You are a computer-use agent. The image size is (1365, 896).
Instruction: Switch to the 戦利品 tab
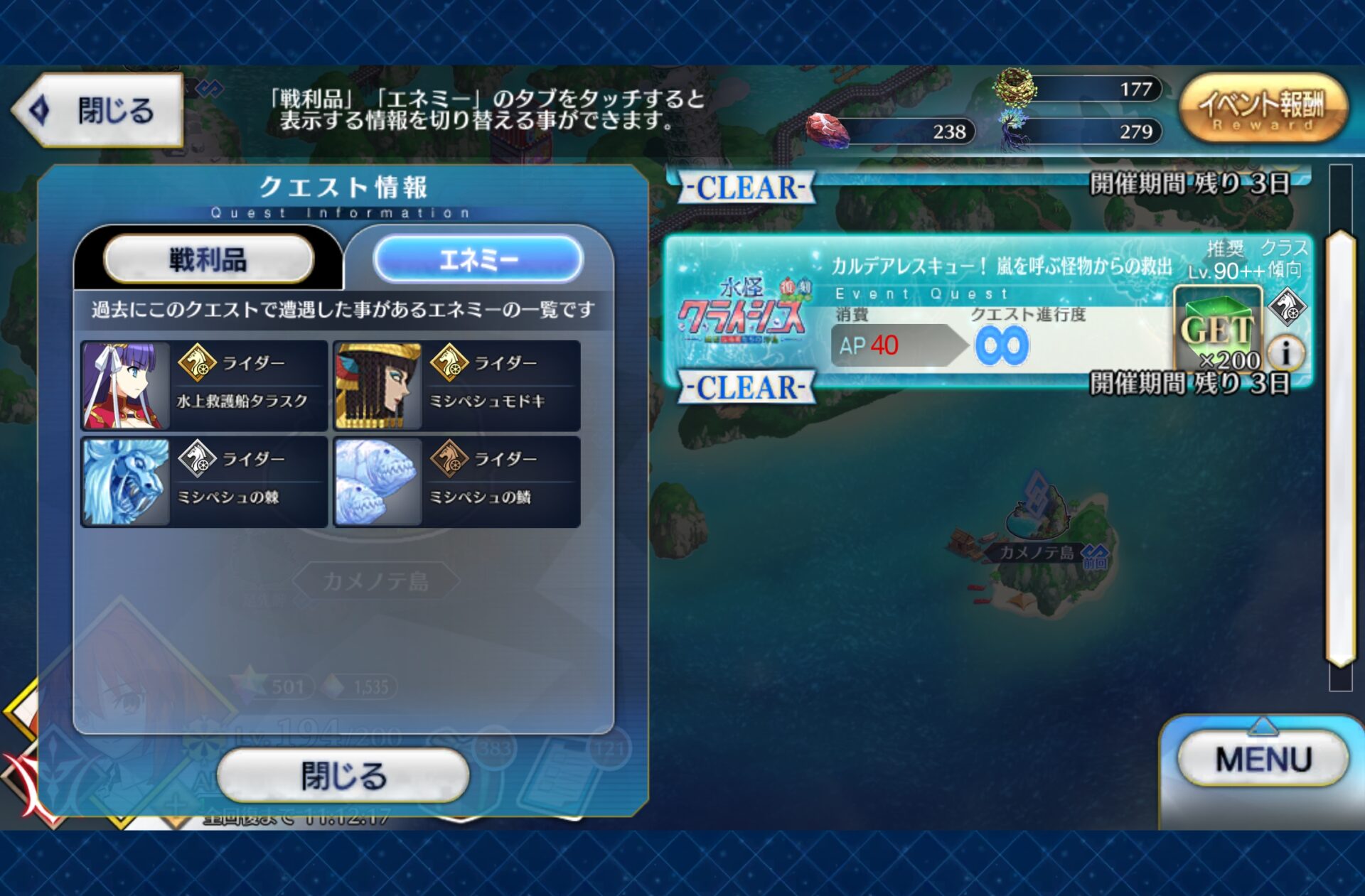click(208, 259)
